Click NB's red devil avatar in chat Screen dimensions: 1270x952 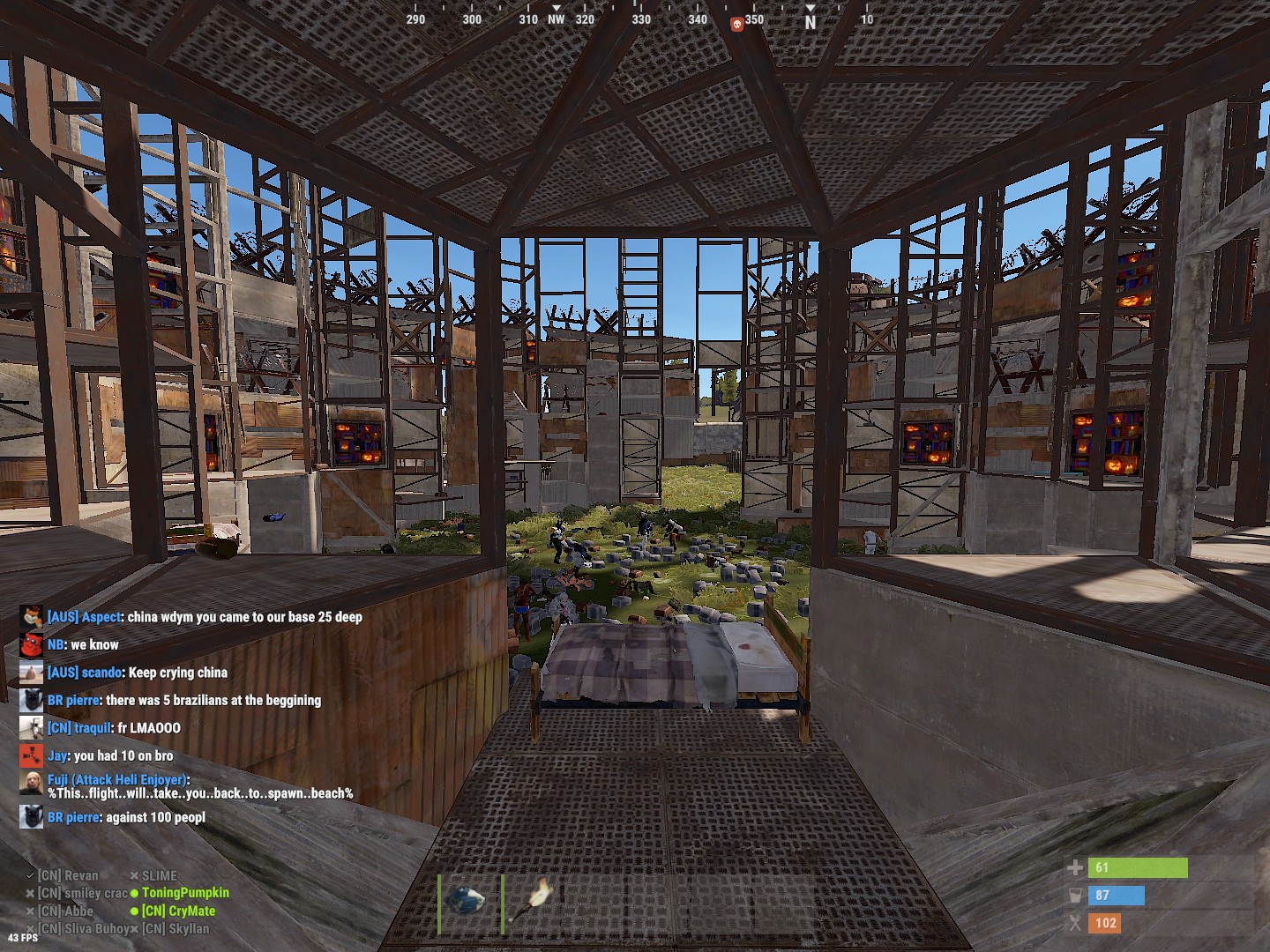tap(31, 644)
